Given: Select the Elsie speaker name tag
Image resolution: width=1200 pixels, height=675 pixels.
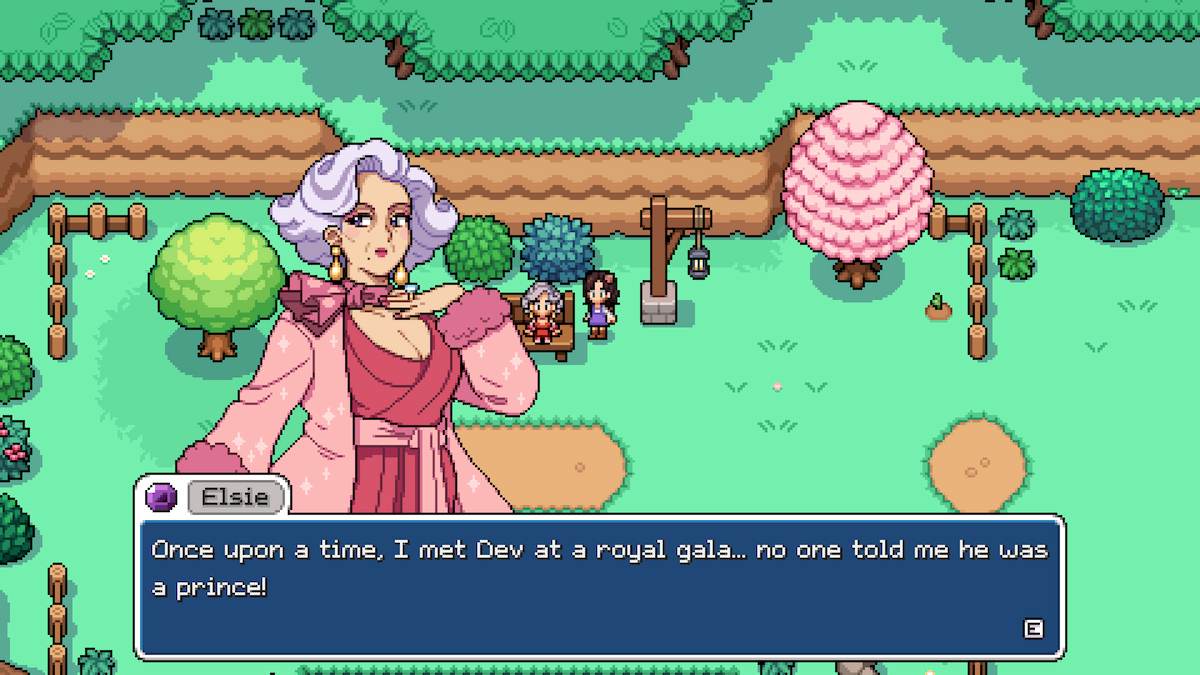Looking at the screenshot, I should [x=235, y=497].
